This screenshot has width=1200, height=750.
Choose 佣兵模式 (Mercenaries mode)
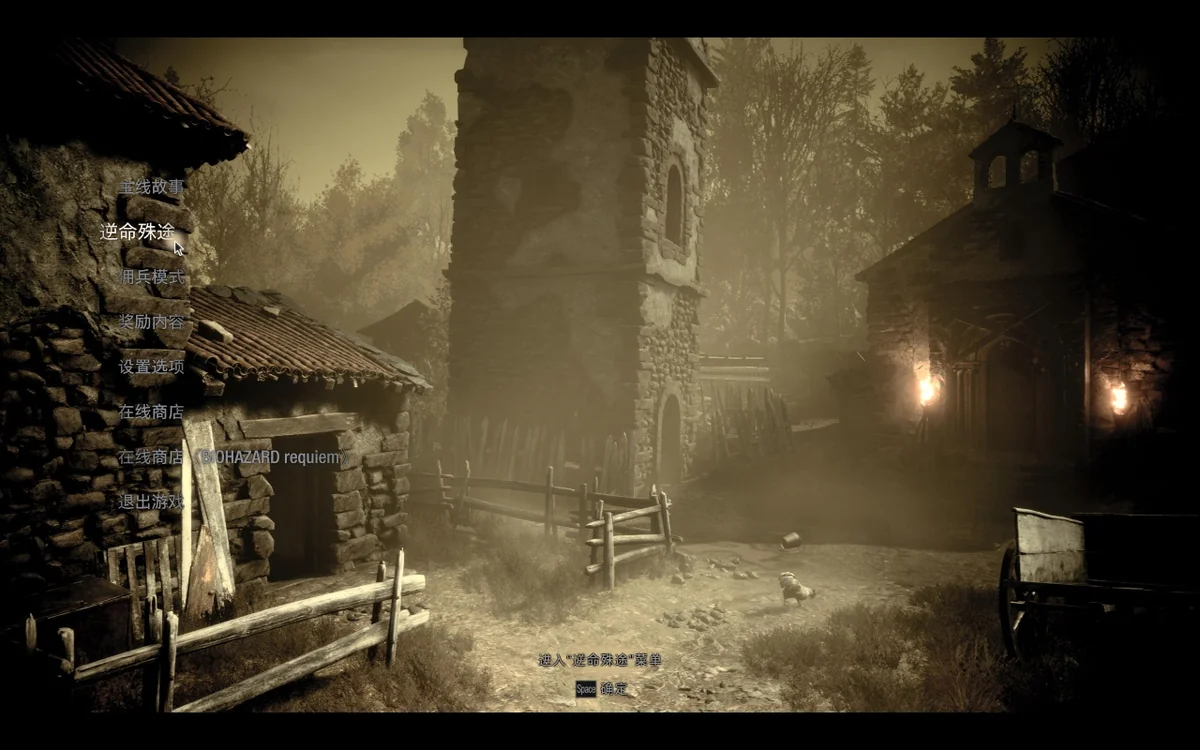151,276
